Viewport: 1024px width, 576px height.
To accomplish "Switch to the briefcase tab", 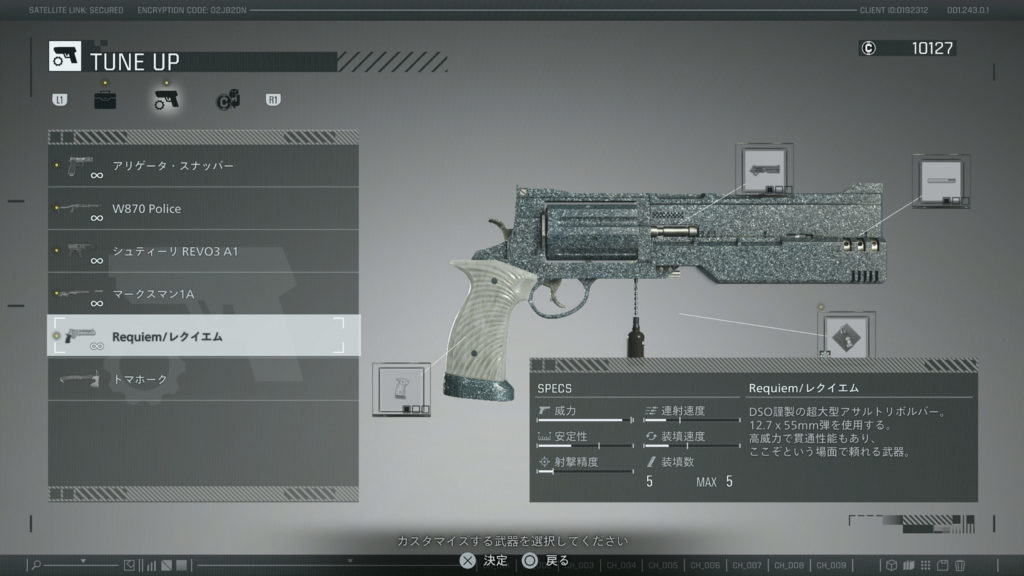I will 105,99.
